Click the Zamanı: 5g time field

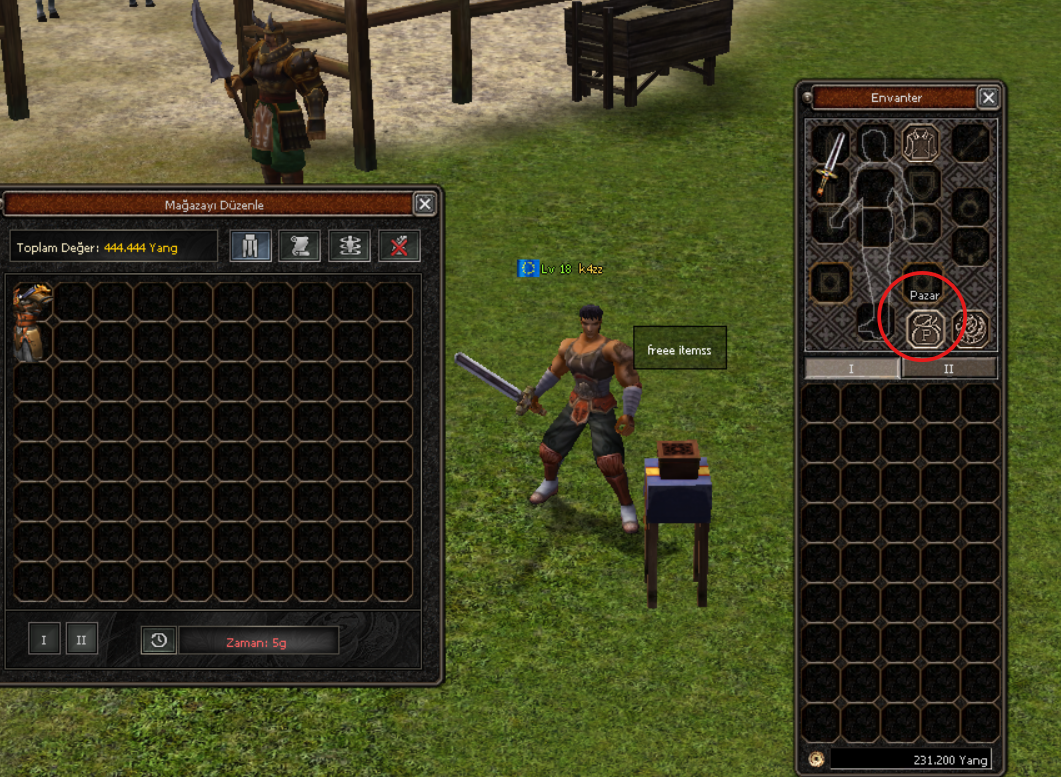click(258, 641)
